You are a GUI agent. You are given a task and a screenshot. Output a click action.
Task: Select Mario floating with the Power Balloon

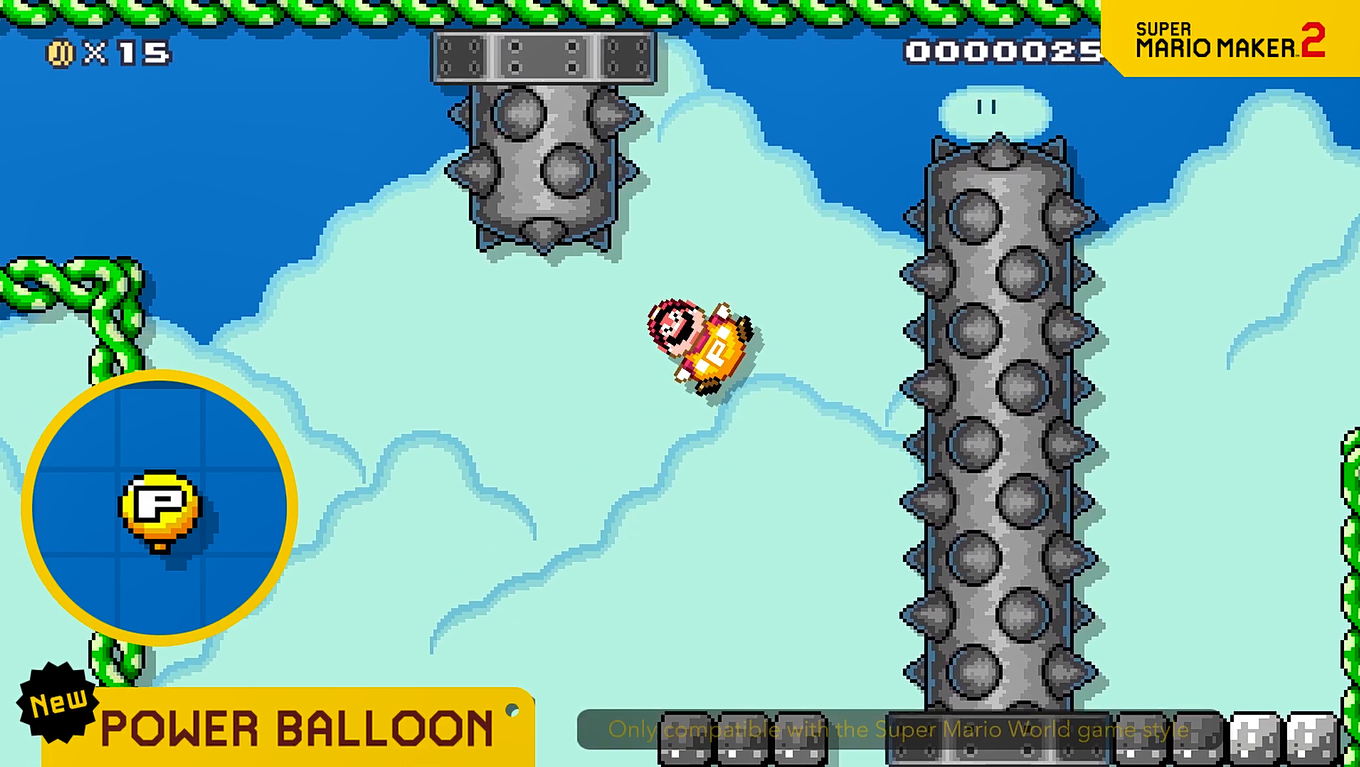point(700,340)
